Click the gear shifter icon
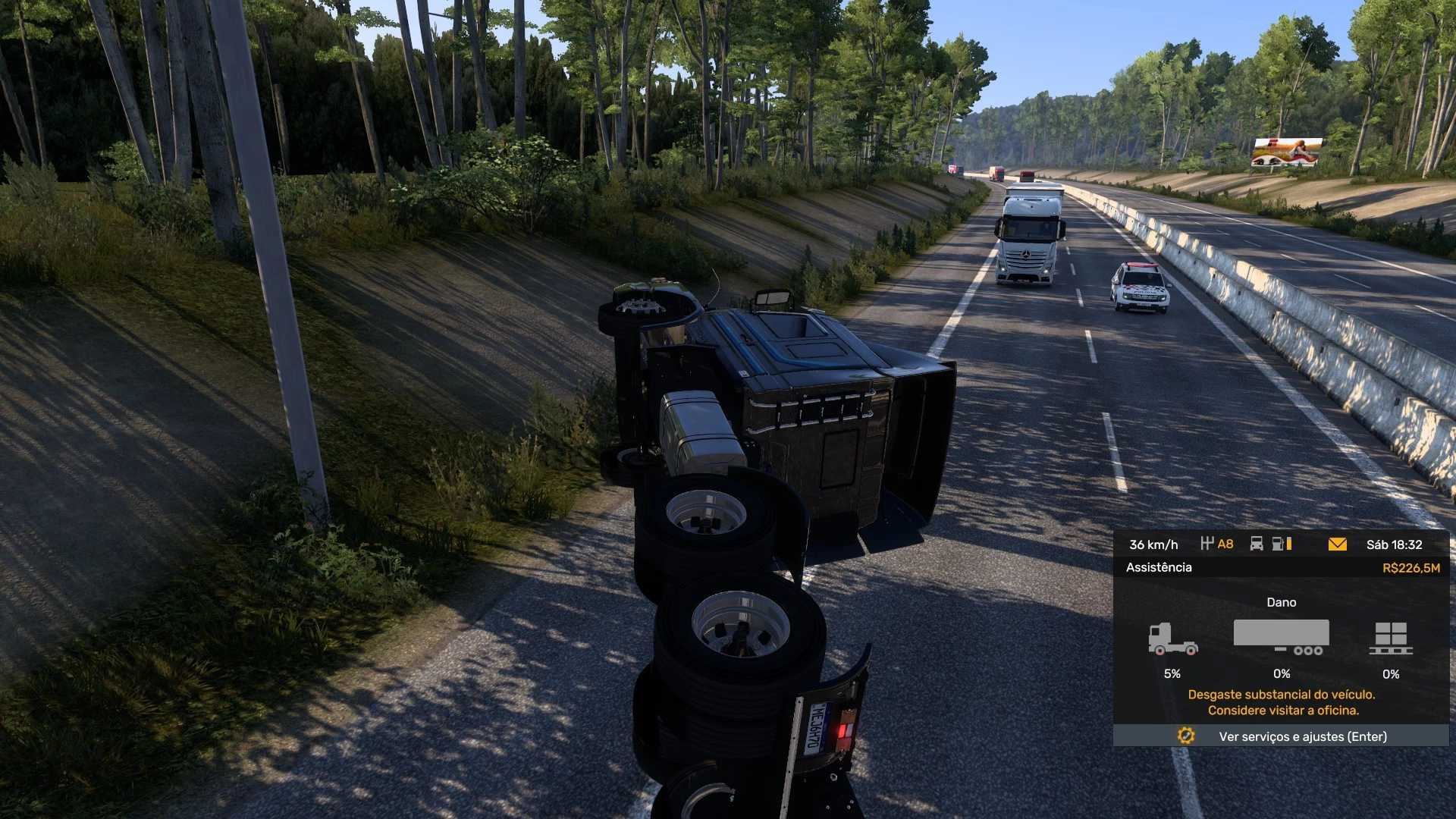The width and height of the screenshot is (1456, 819). pos(1207,544)
